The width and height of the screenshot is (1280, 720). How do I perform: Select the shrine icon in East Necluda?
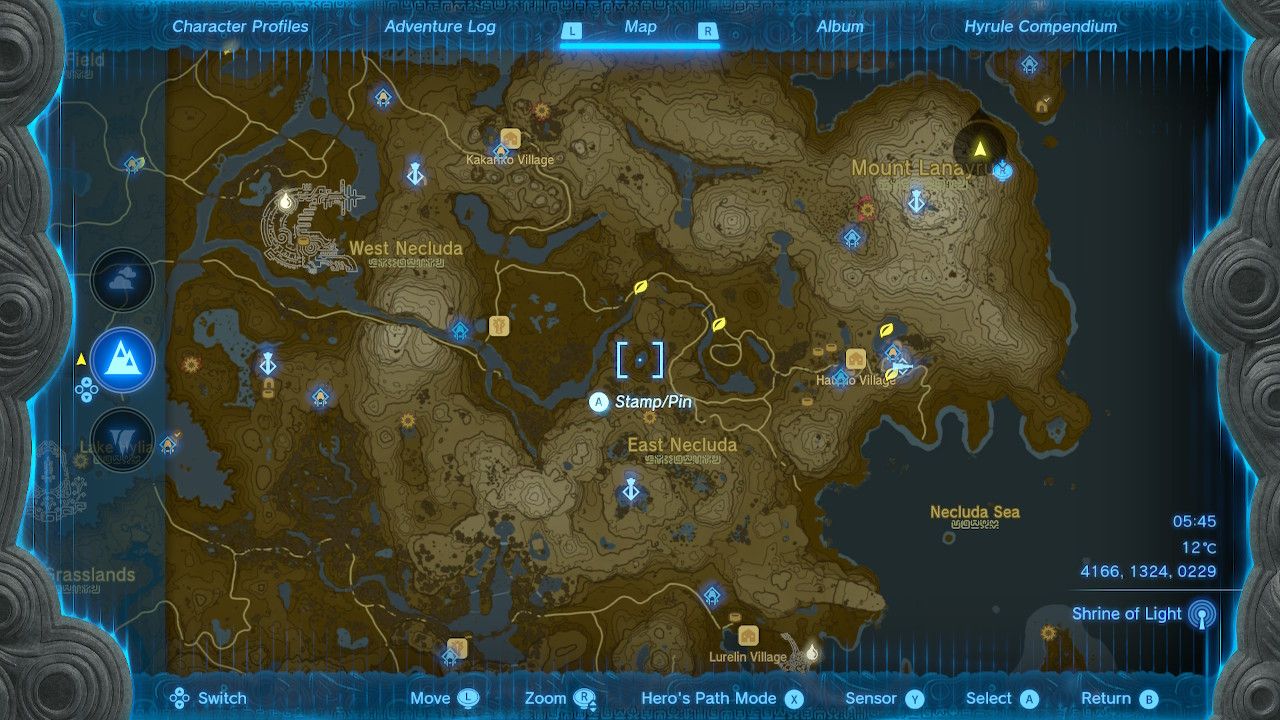tap(630, 491)
